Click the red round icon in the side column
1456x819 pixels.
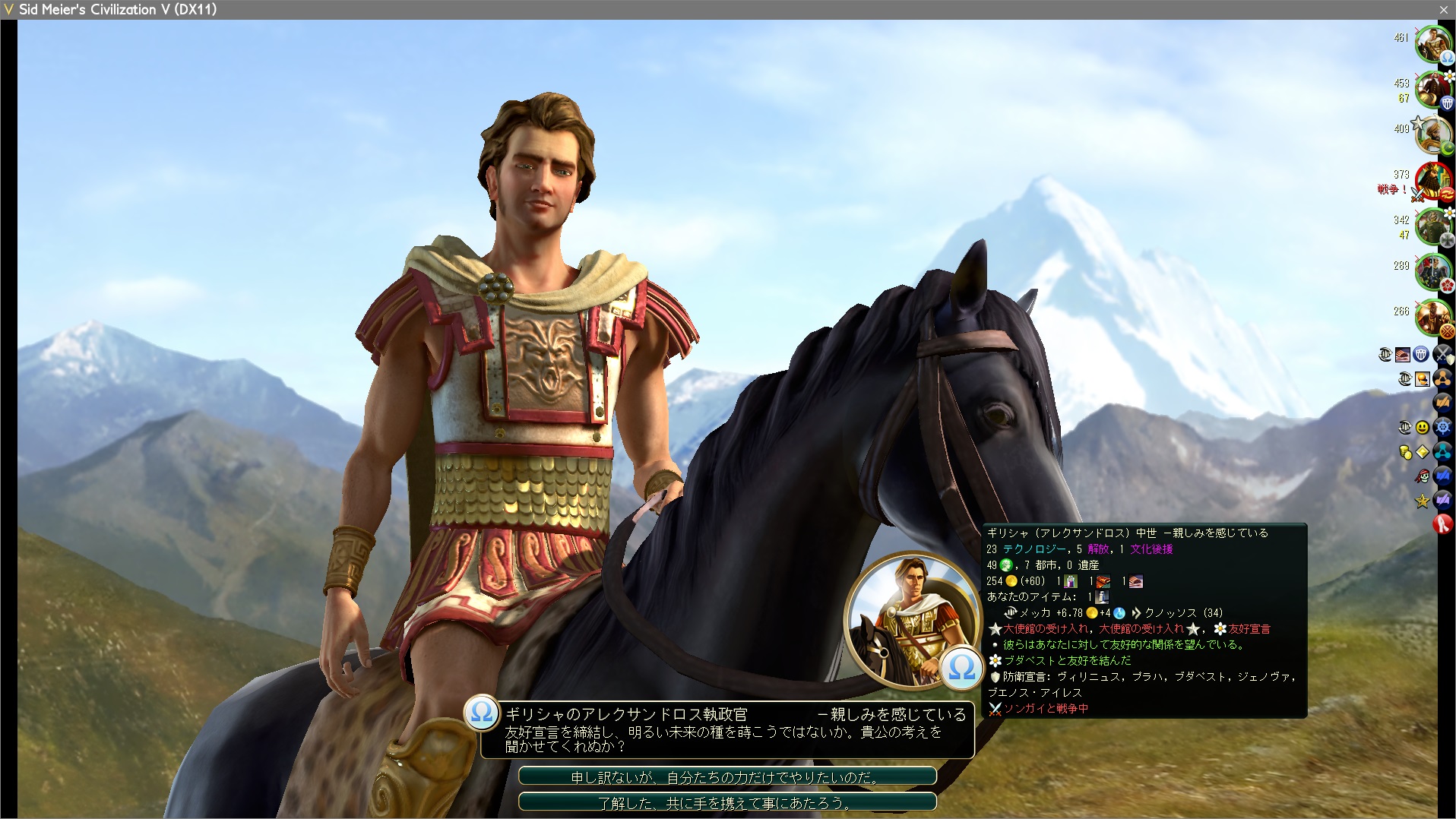point(1442,524)
